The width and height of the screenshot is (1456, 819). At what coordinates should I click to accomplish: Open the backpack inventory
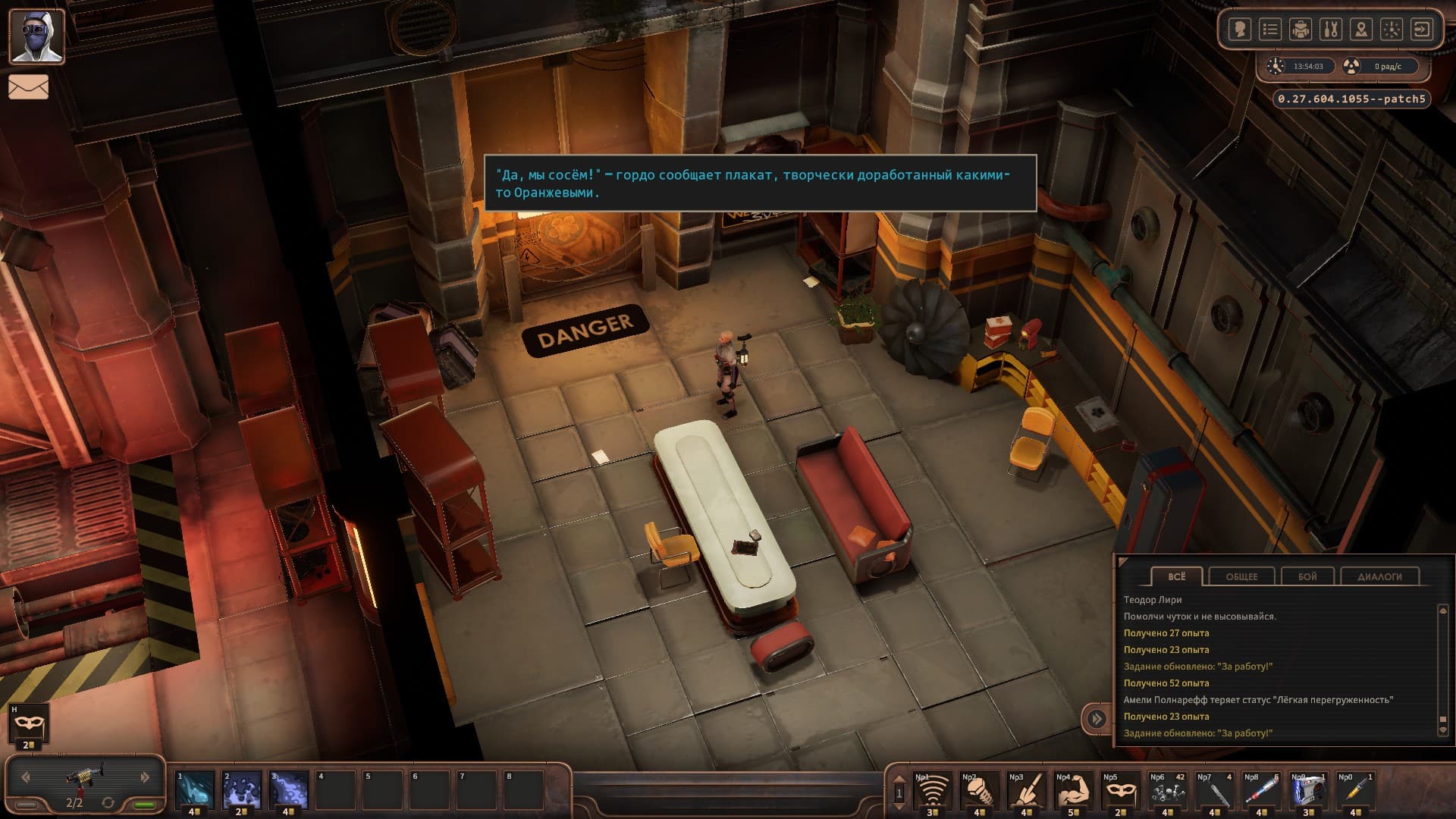[1301, 30]
